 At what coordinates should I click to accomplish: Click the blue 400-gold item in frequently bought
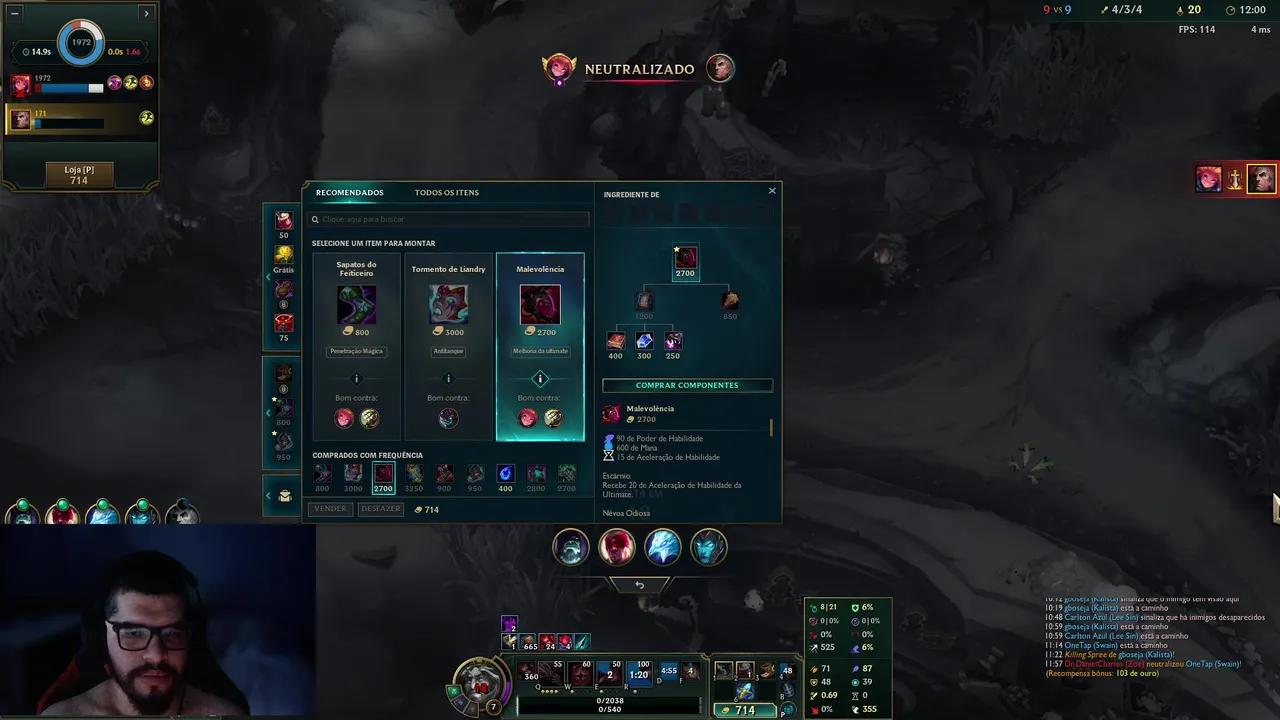coord(505,473)
